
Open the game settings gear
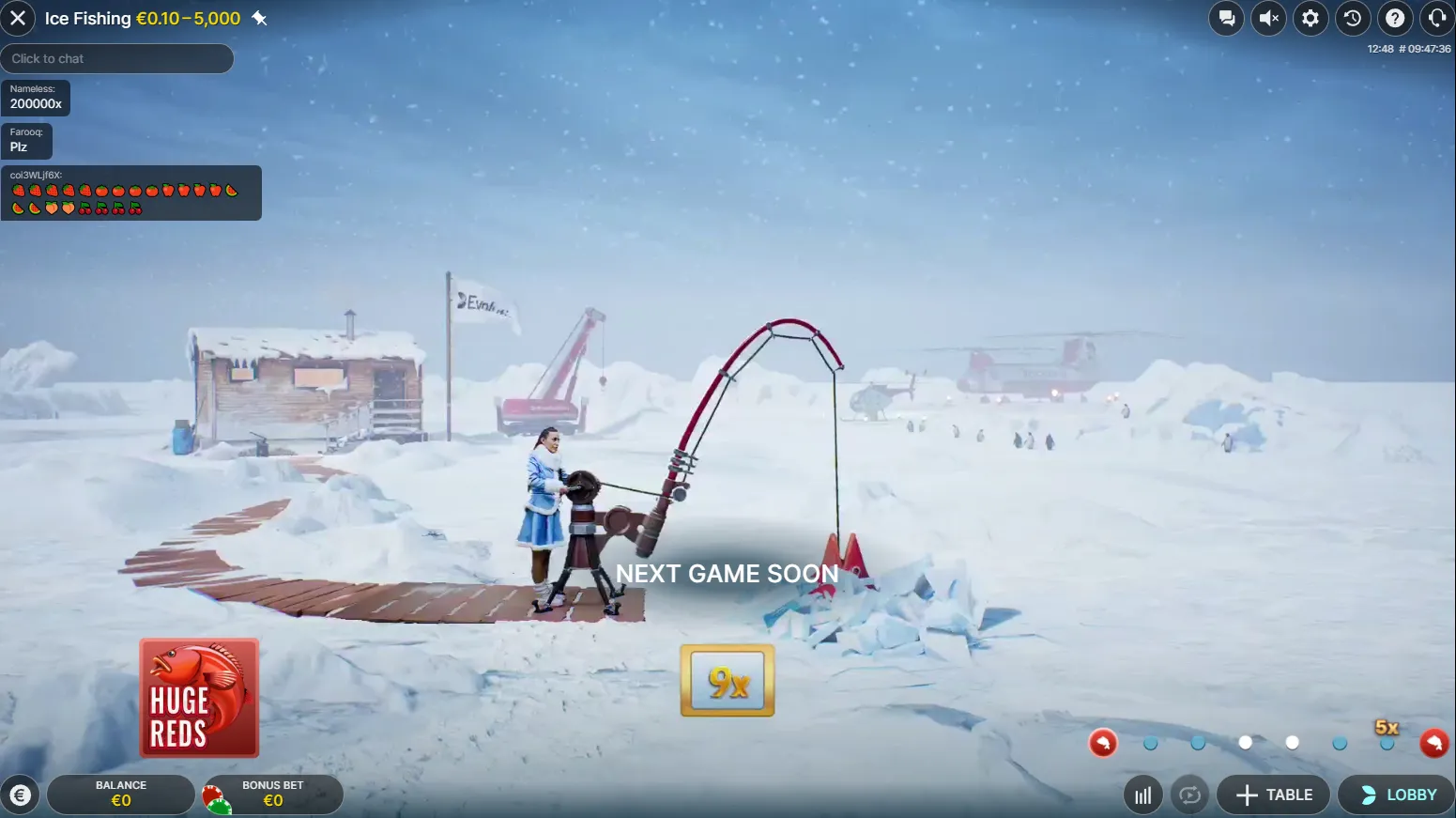click(1310, 18)
